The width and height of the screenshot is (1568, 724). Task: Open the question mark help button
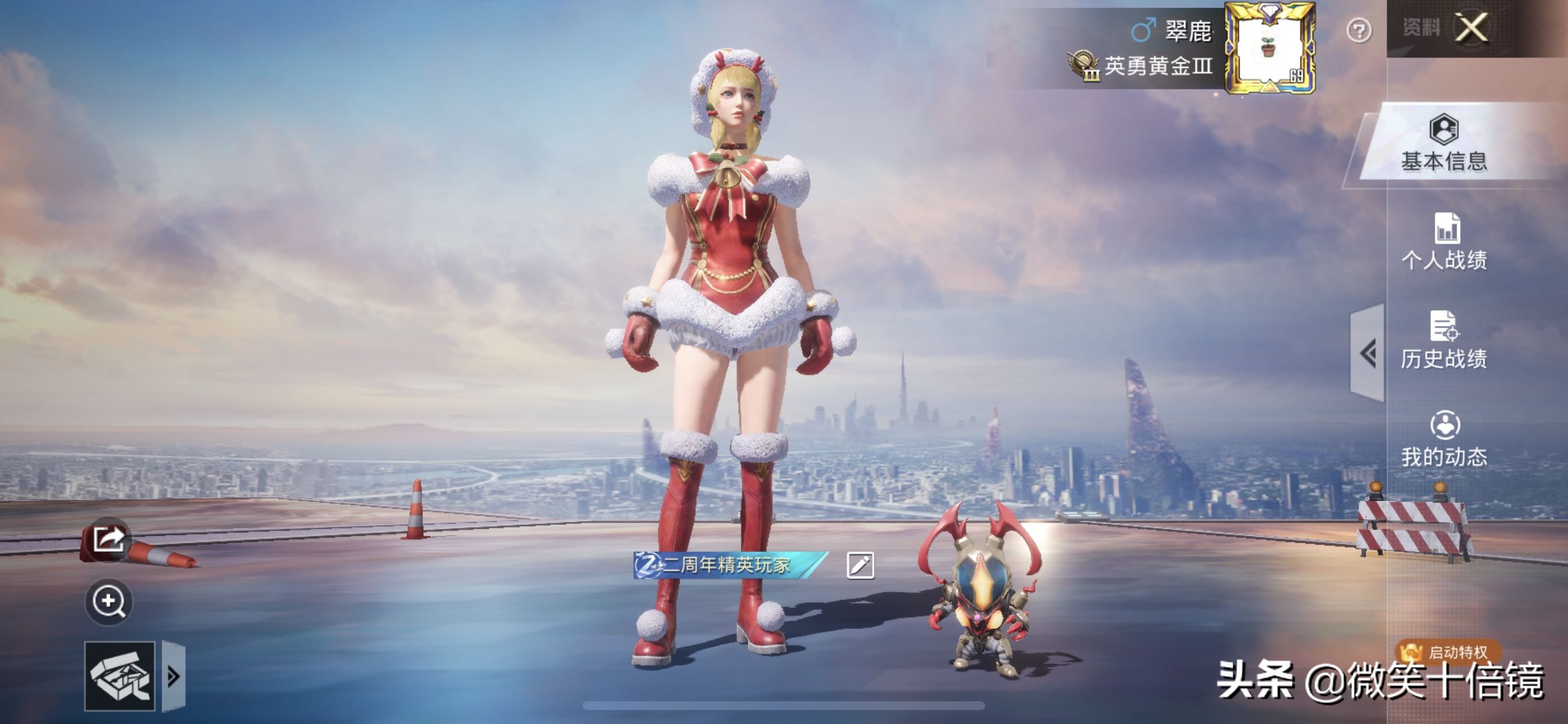point(1359,30)
